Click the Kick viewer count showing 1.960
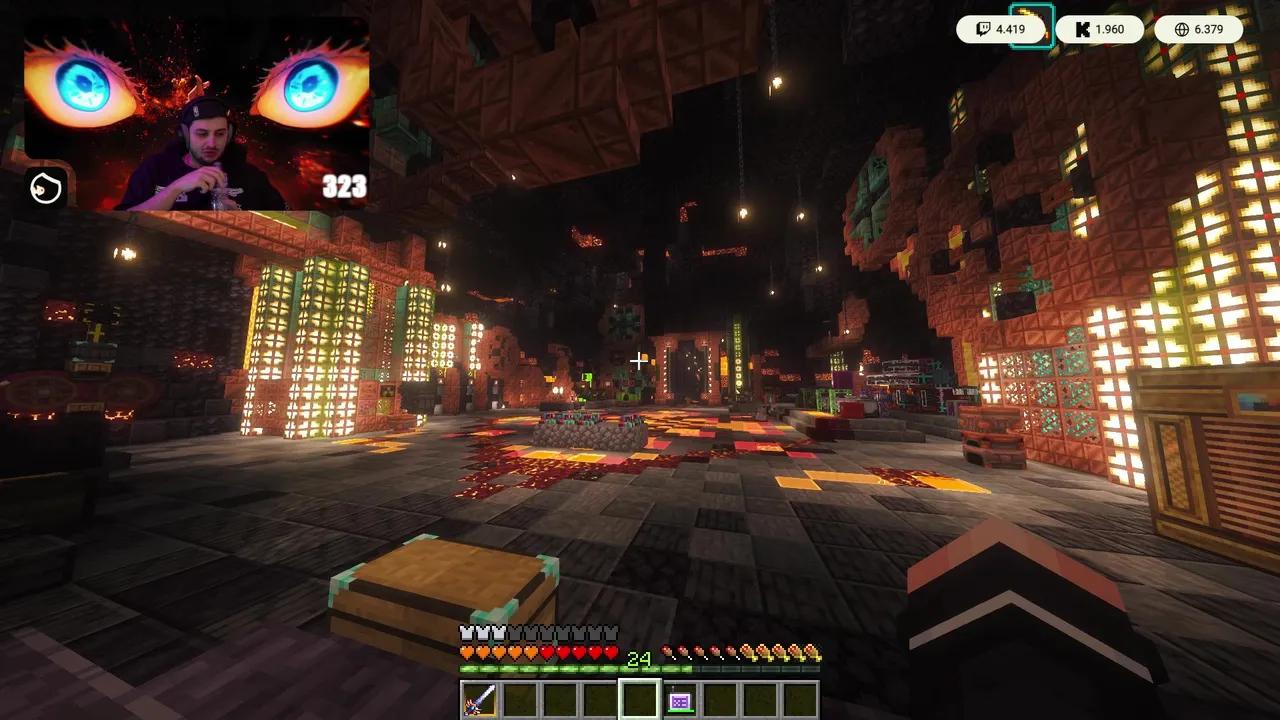This screenshot has height=720, width=1280. click(1112, 29)
